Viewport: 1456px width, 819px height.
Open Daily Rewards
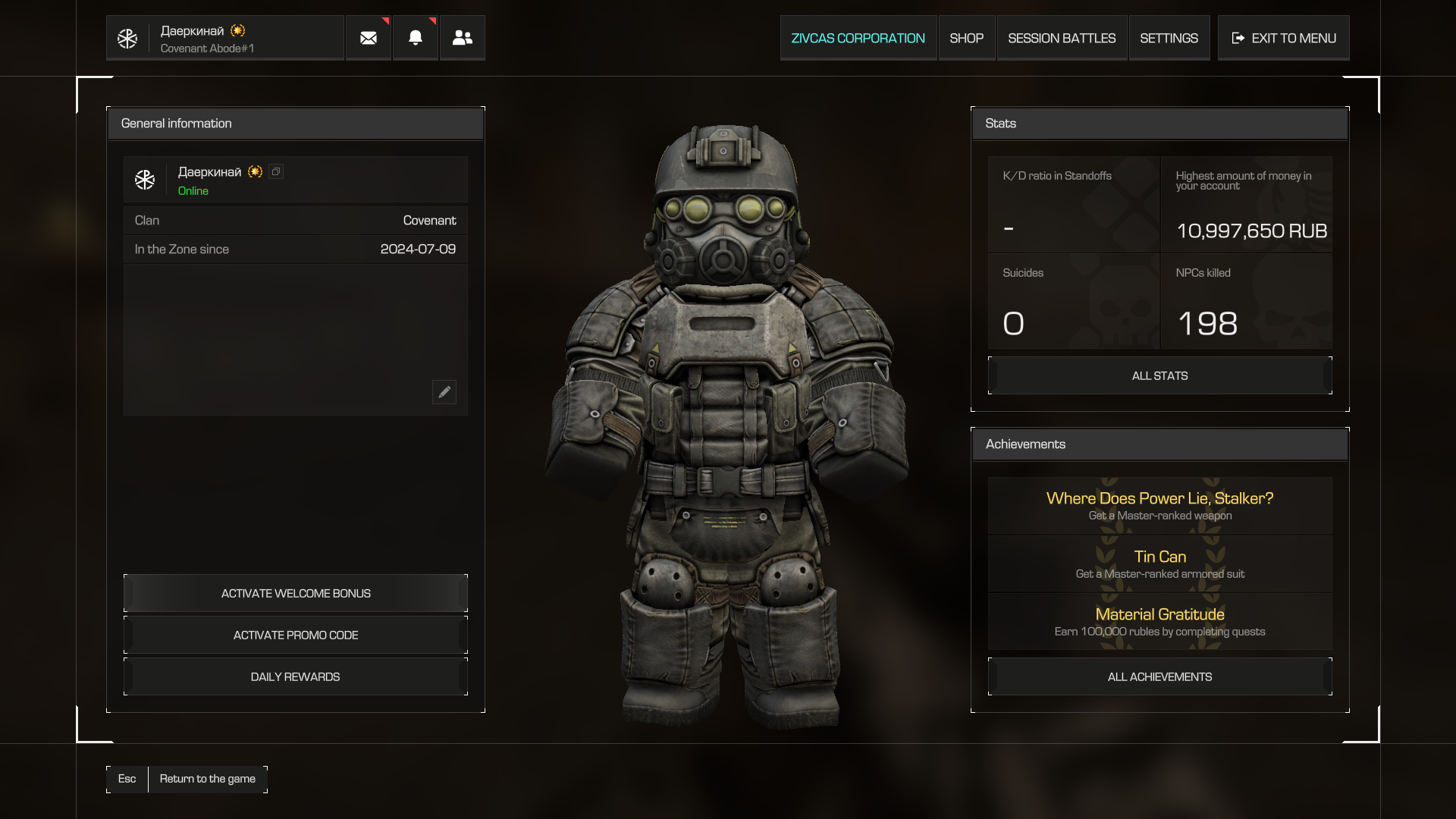click(296, 677)
